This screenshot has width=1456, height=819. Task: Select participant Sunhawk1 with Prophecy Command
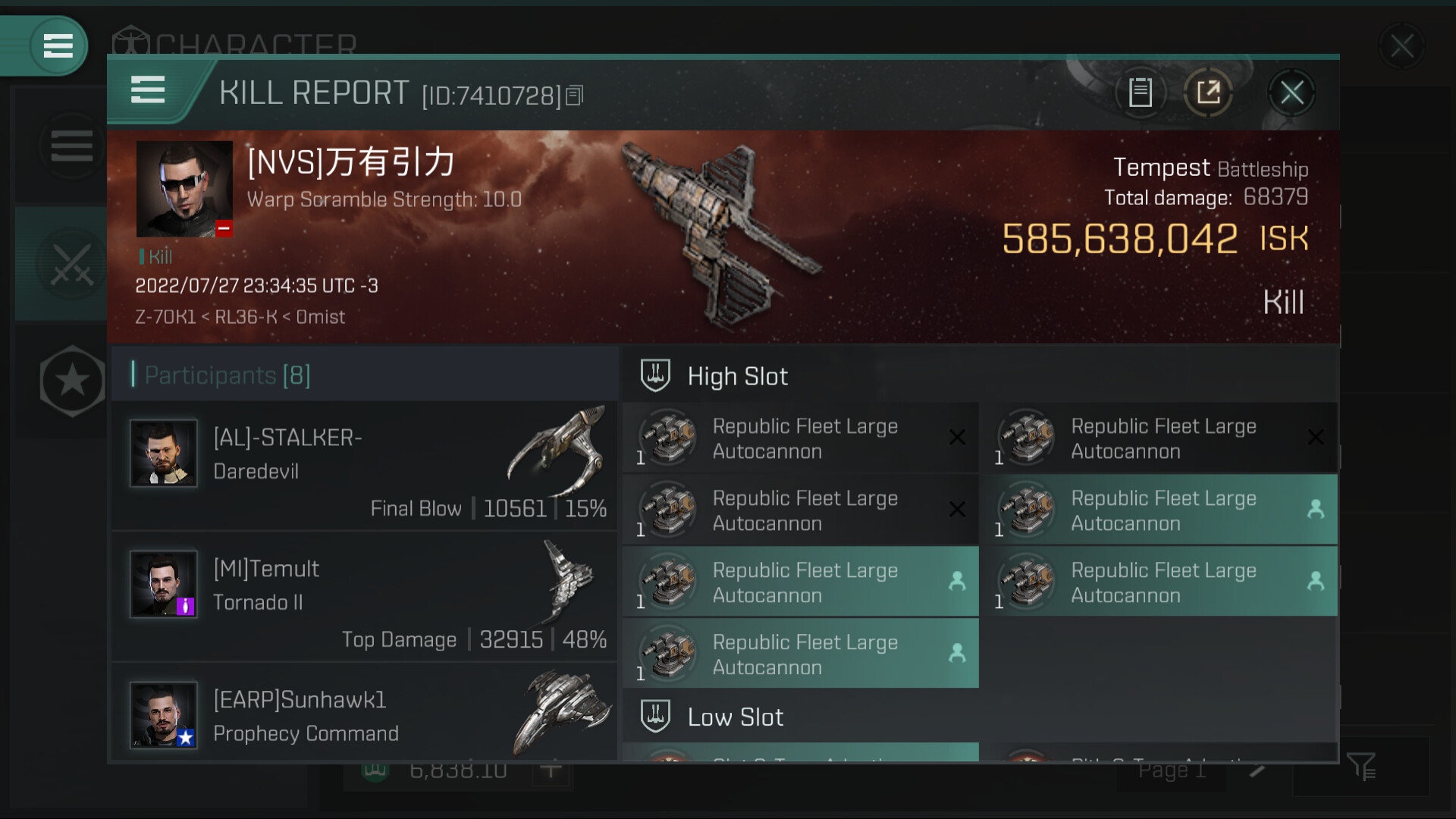click(364, 714)
